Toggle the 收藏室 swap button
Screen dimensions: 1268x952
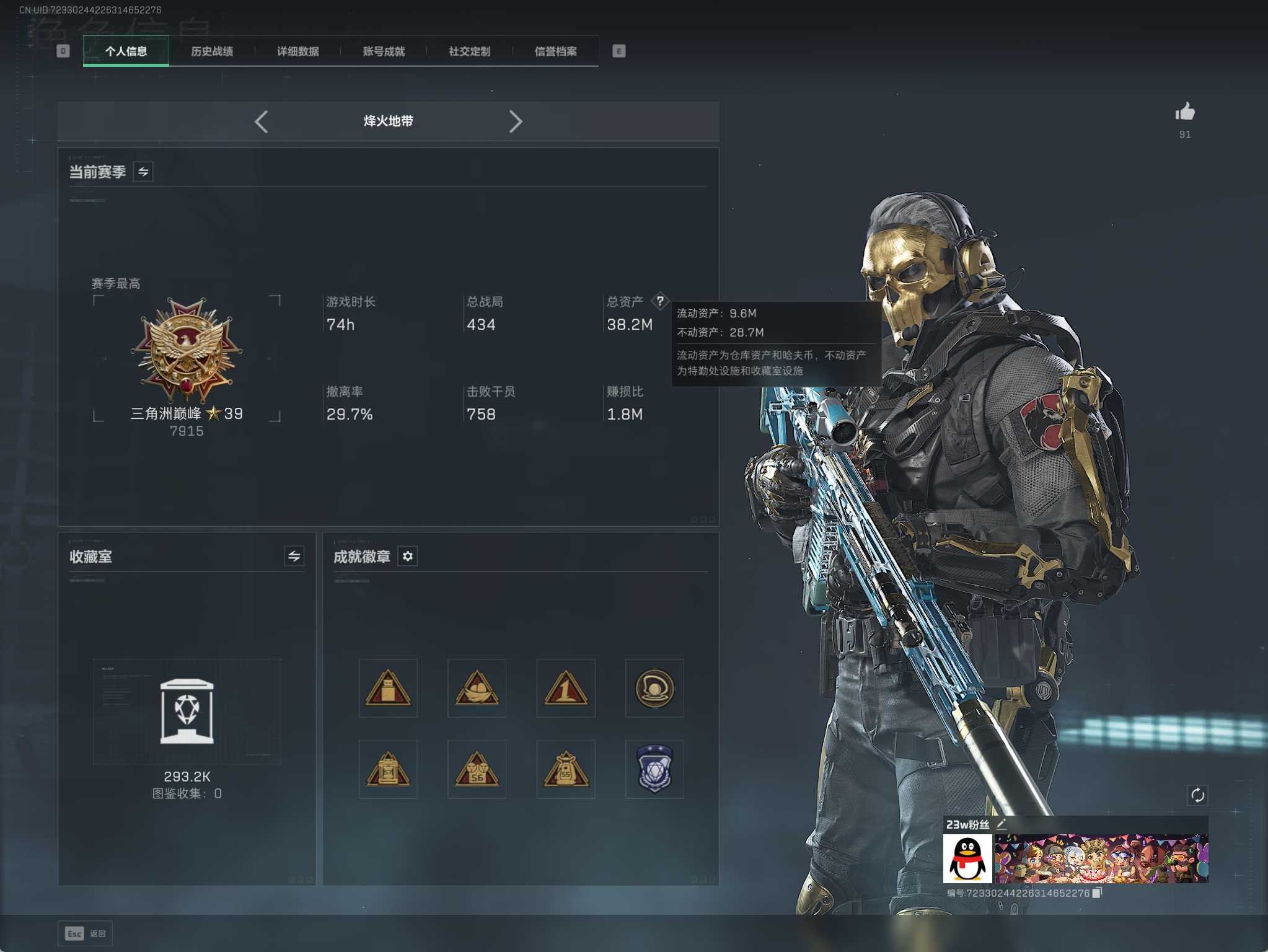tap(294, 556)
